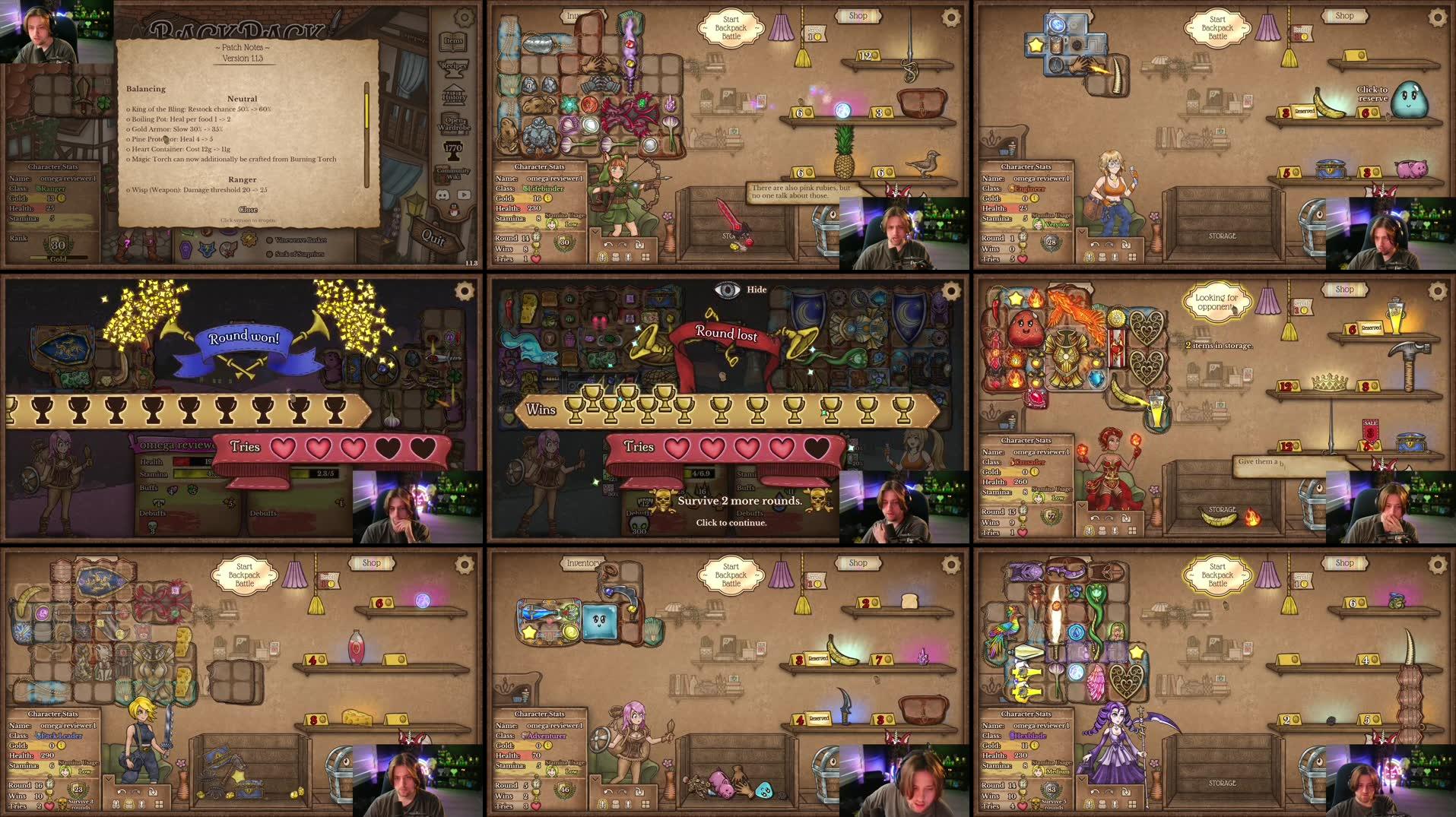Close the Patch Notes popup
This screenshot has height=817, width=1456.
pyautogui.click(x=248, y=210)
